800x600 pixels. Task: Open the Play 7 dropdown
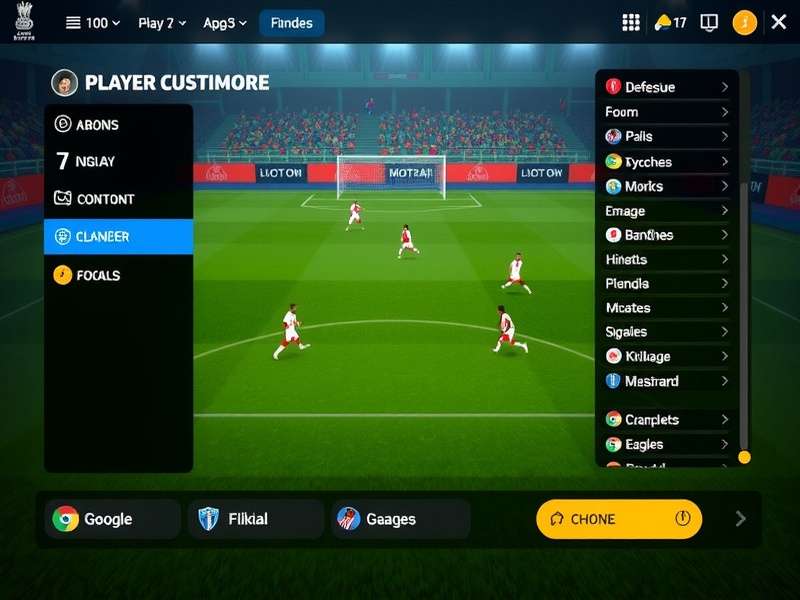(161, 23)
